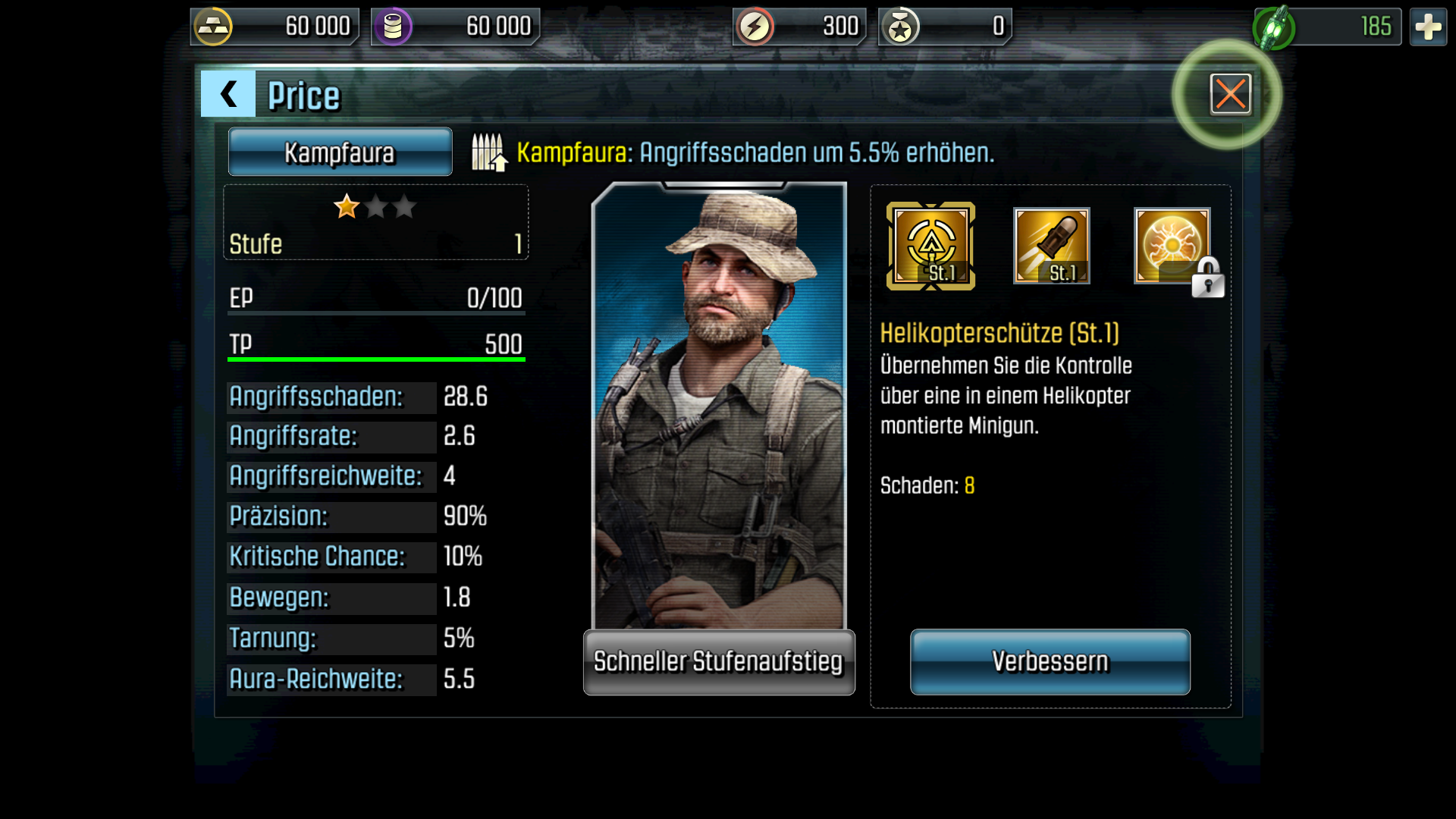
Task: Select the rocket skill icon
Action: [x=1051, y=246]
